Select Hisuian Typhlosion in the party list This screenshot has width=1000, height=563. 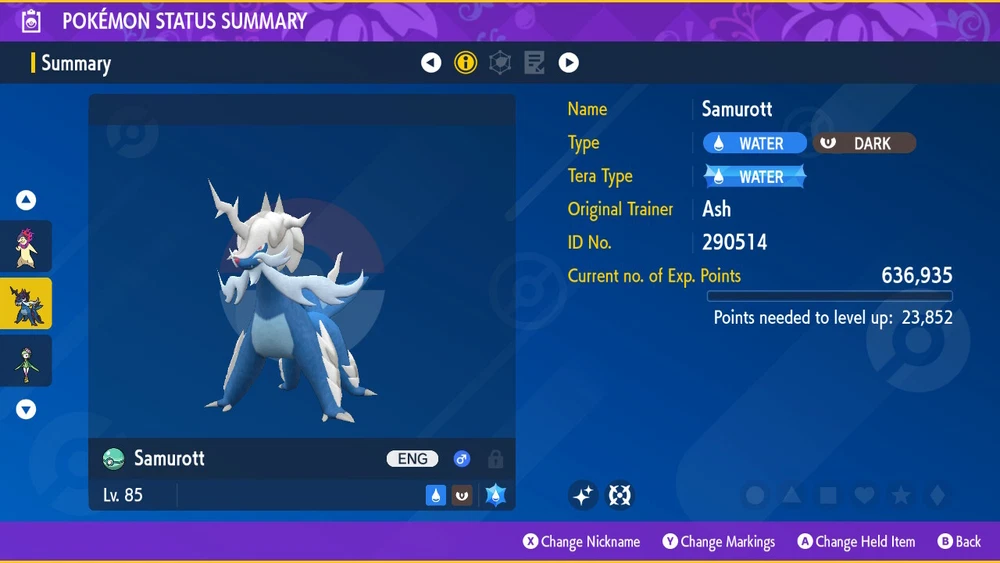[26, 246]
